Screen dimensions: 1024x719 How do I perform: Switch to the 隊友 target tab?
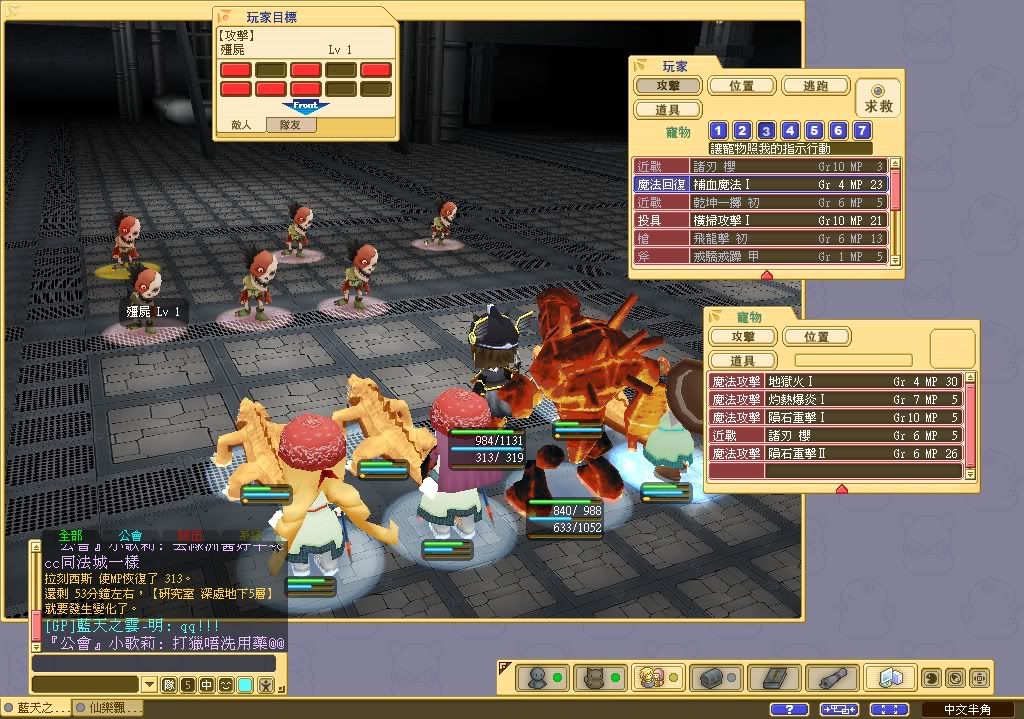point(297,126)
